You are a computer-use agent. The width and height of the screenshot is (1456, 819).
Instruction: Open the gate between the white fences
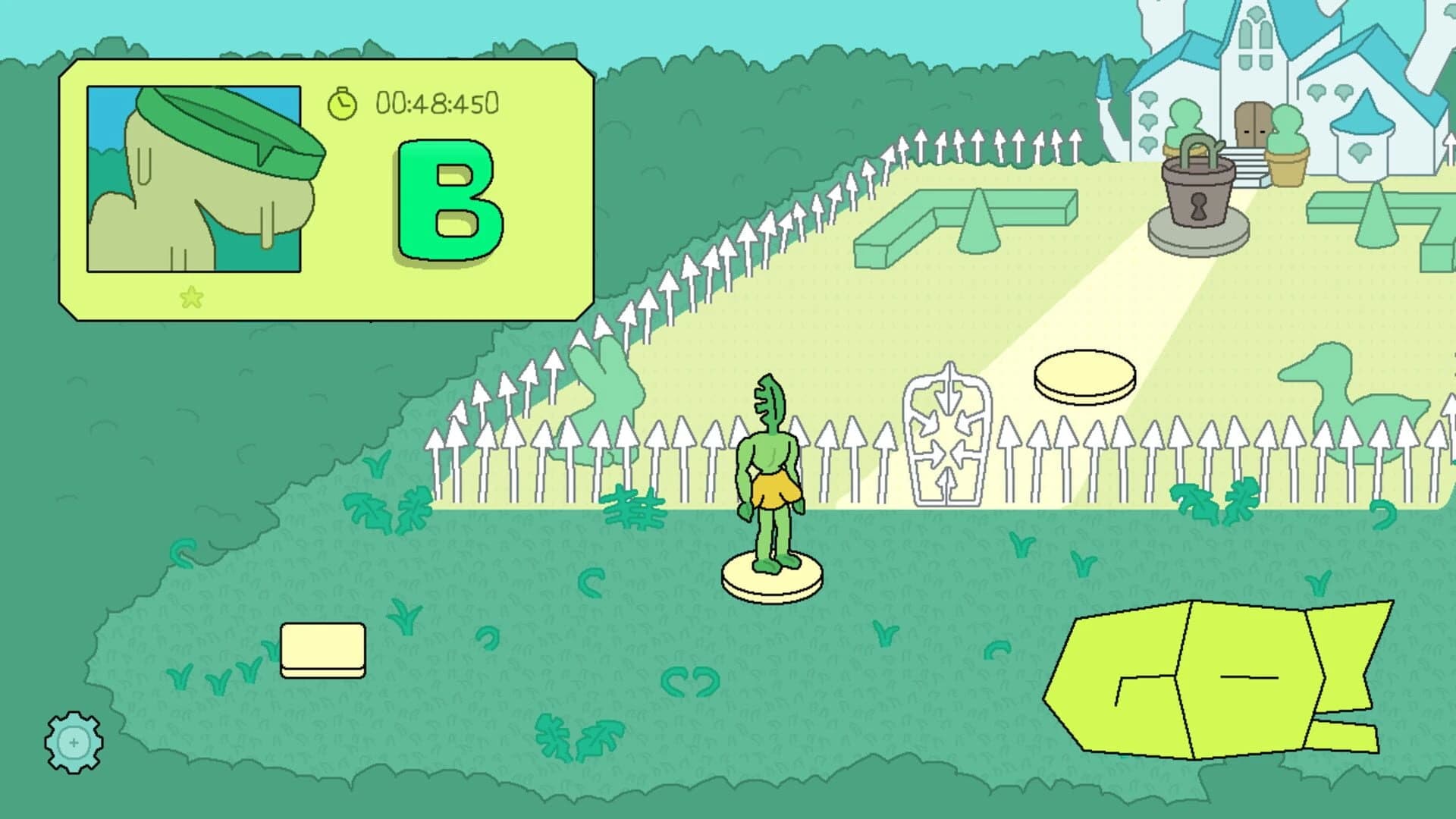click(946, 436)
